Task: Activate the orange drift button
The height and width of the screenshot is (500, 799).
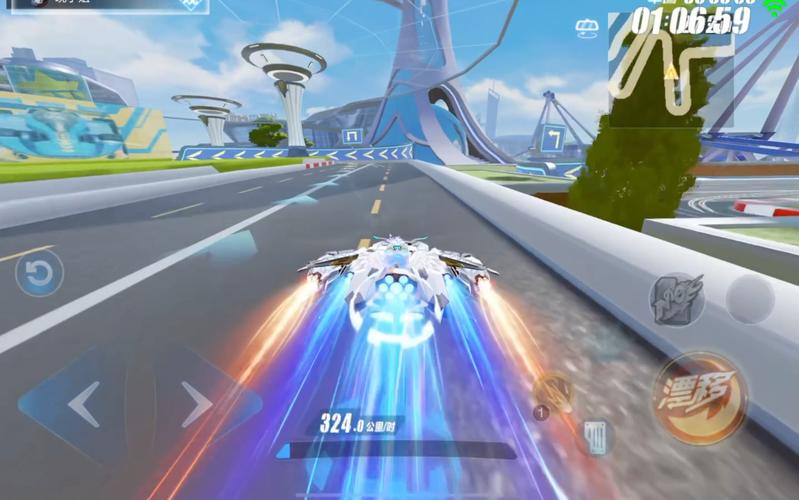Action: 699,397
